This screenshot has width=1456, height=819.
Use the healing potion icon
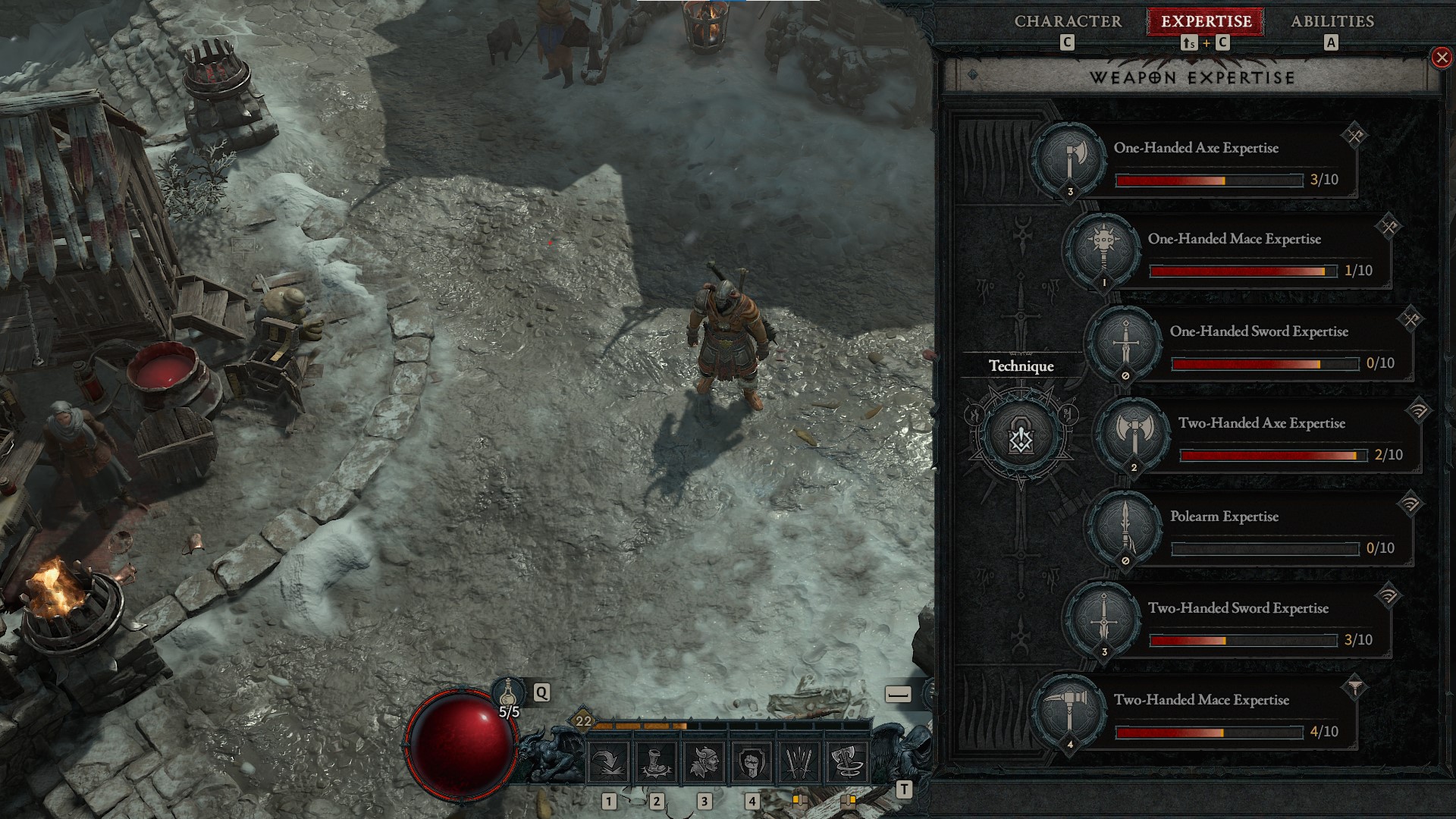[x=508, y=692]
